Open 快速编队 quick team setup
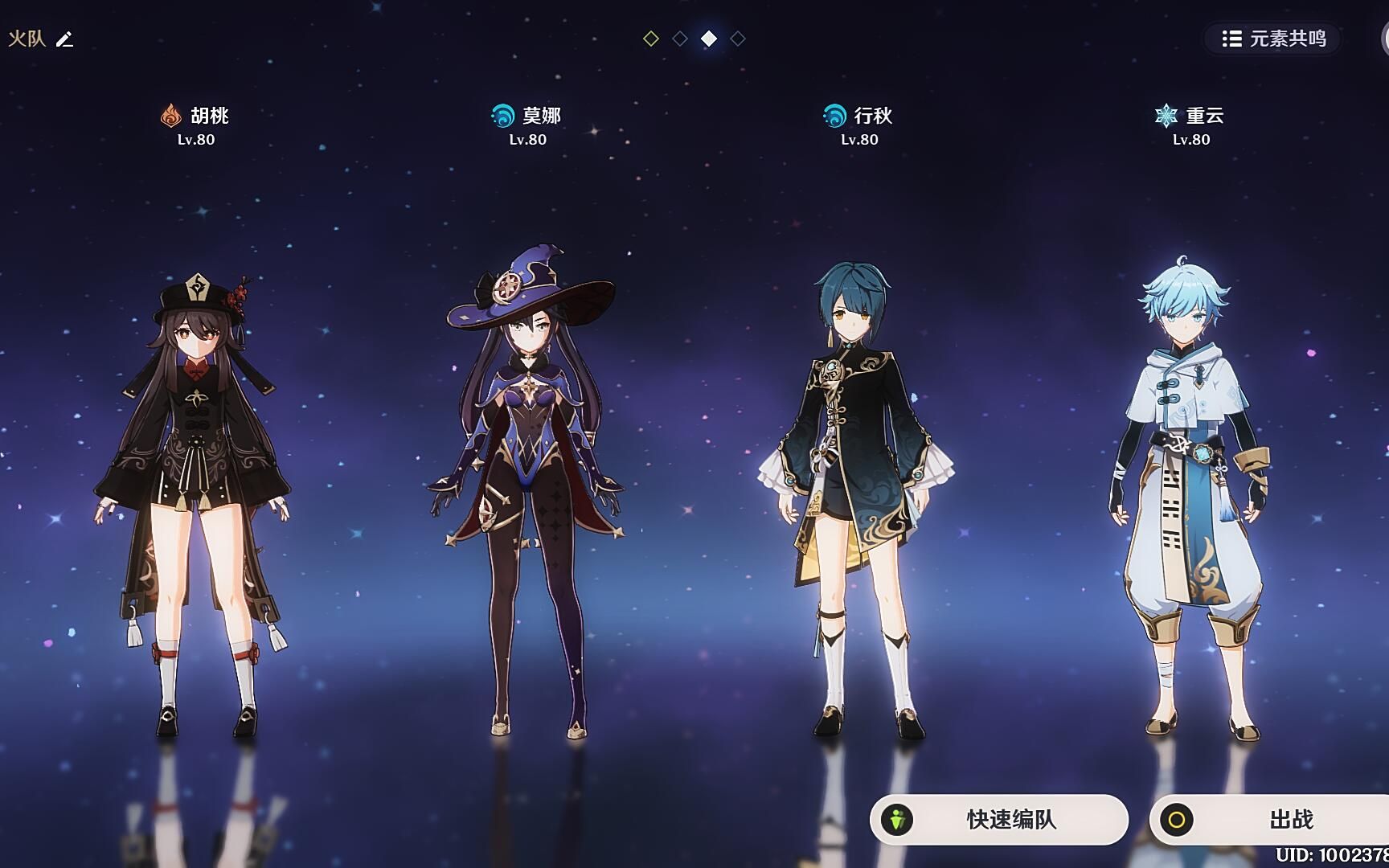1389x868 pixels. (998, 819)
